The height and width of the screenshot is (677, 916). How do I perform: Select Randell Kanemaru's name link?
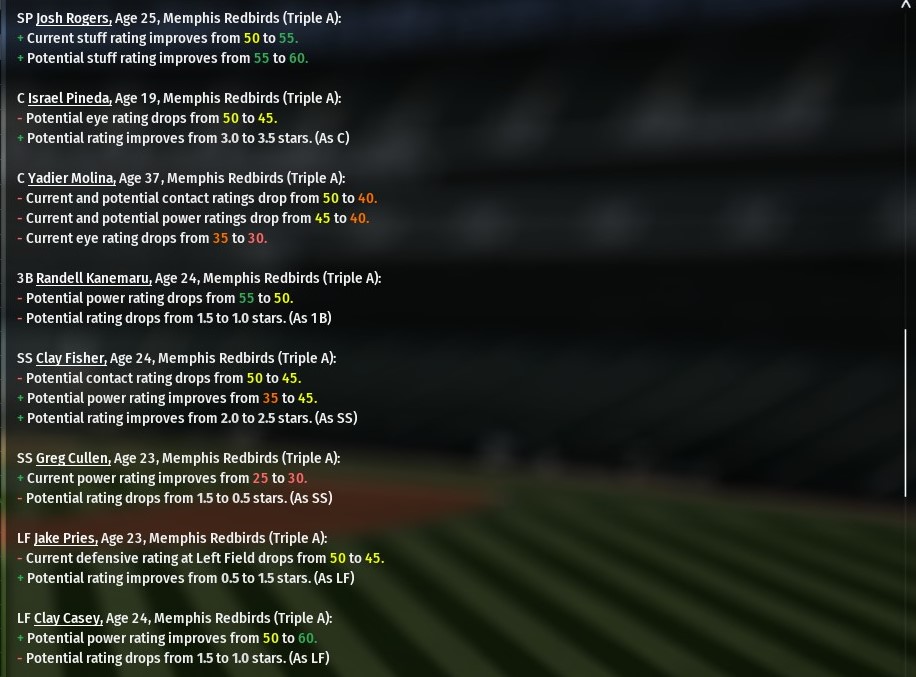[93, 278]
